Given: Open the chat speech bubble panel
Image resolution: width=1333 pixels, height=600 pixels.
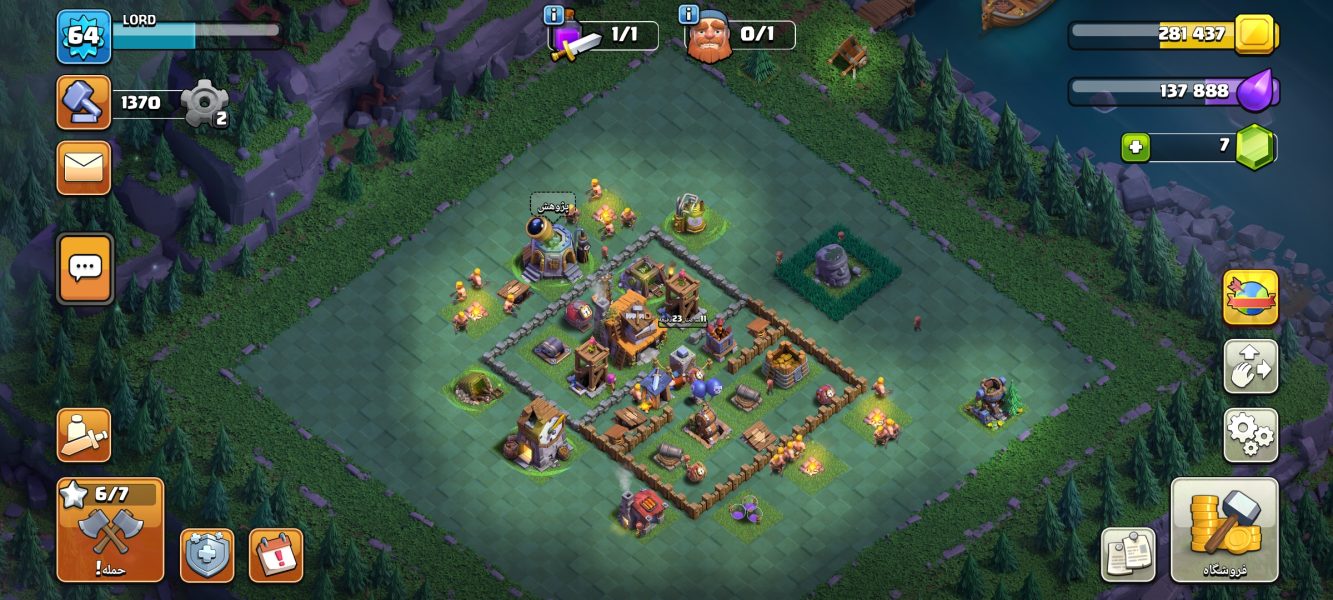Looking at the screenshot, I should pyautogui.click(x=85, y=268).
